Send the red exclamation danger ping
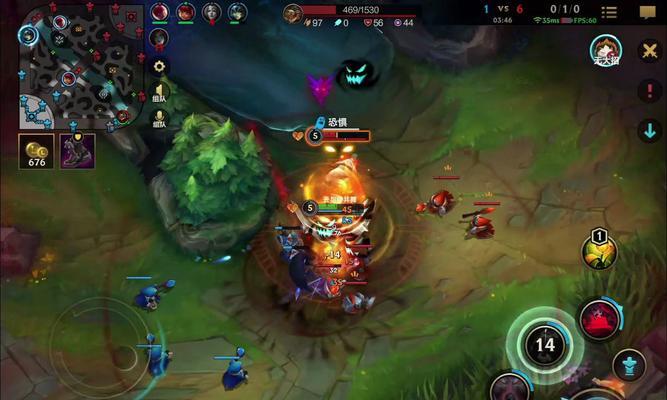The height and width of the screenshot is (400, 667). 648,90
